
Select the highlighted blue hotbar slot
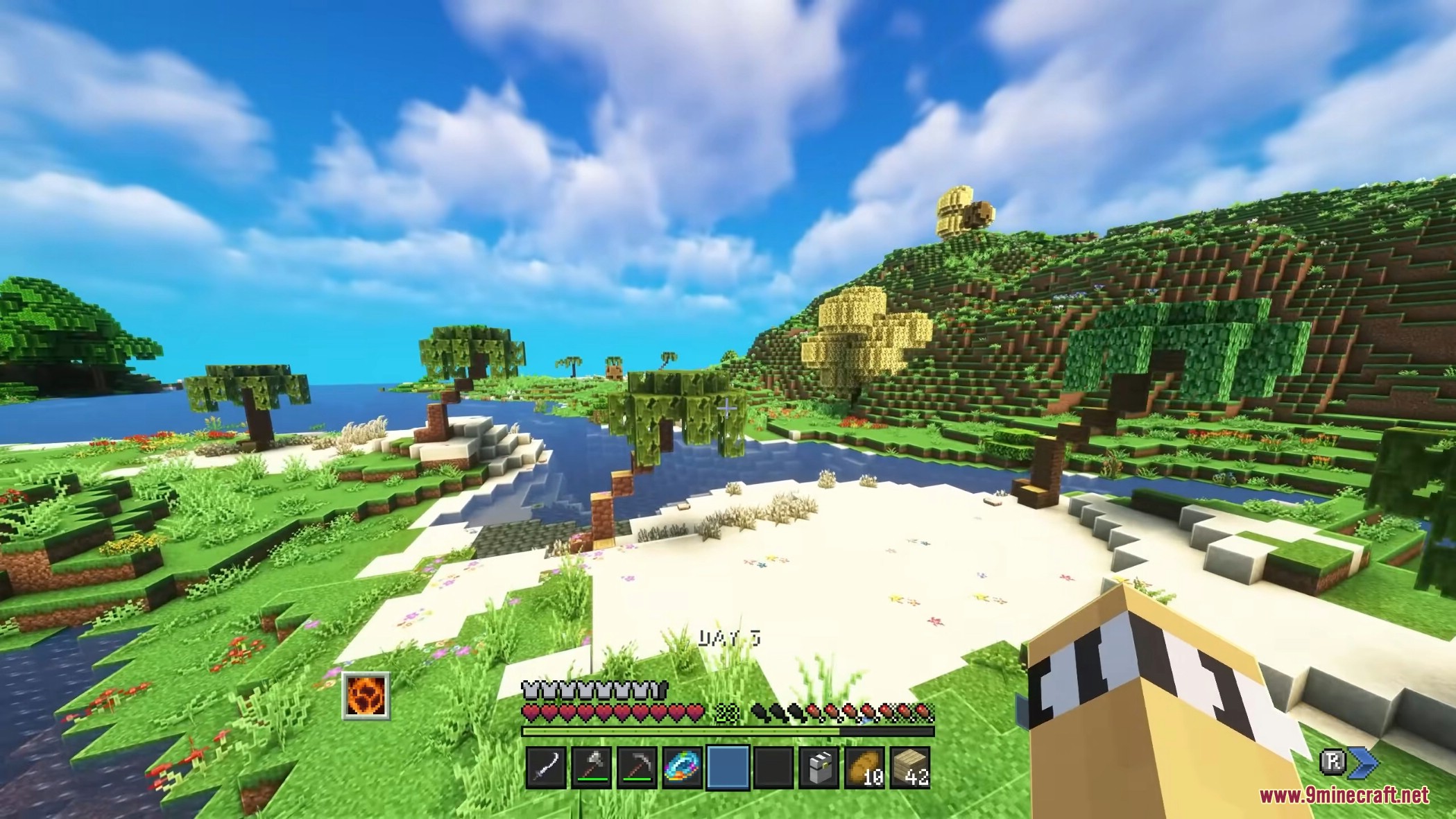click(728, 768)
